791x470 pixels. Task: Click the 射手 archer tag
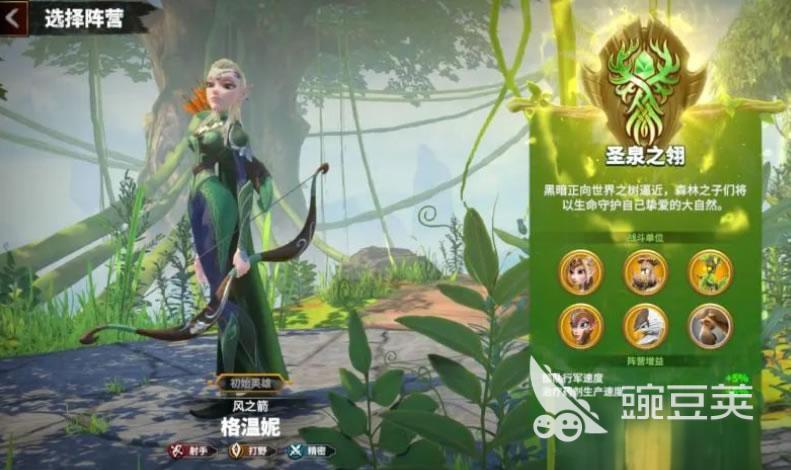[x=190, y=450]
